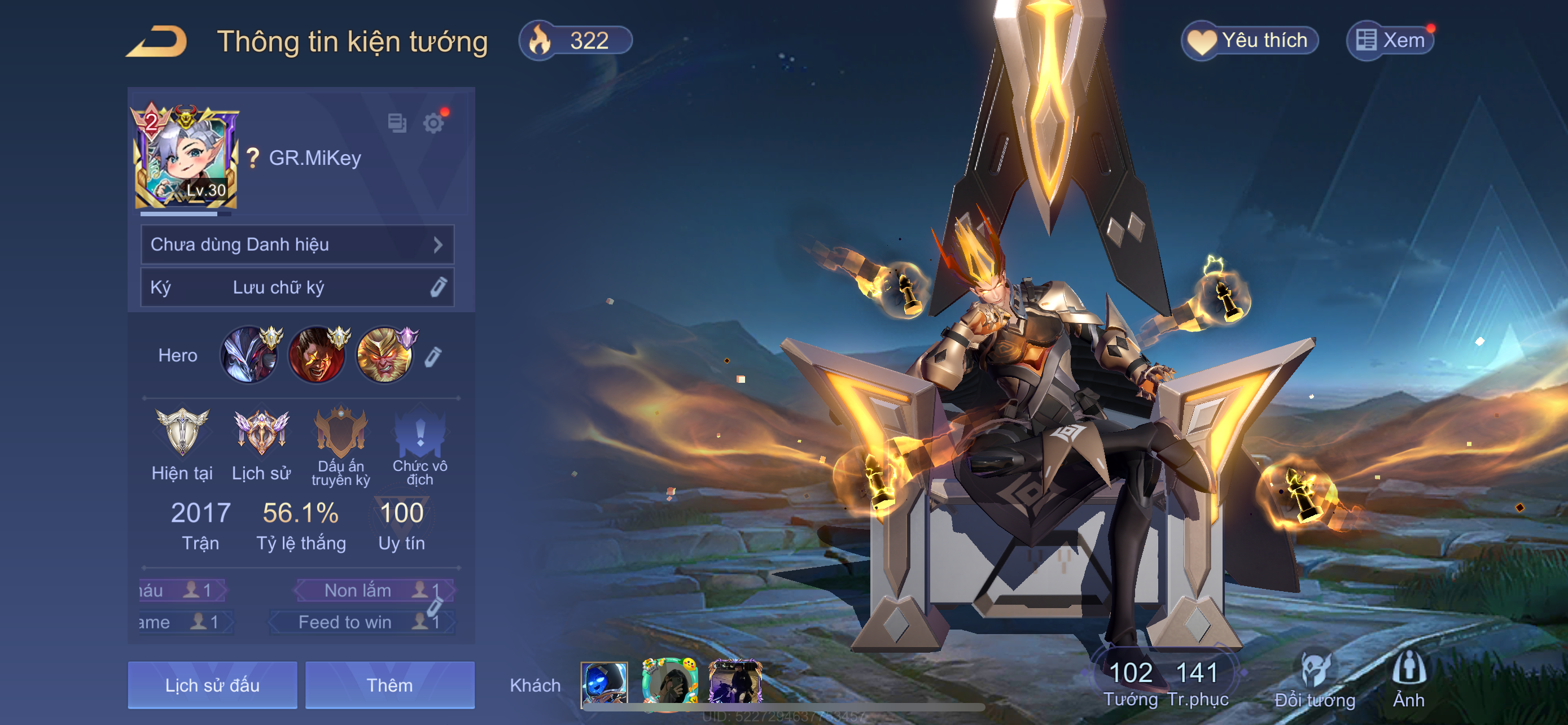Open the Ảnh photo option

coord(1408,680)
